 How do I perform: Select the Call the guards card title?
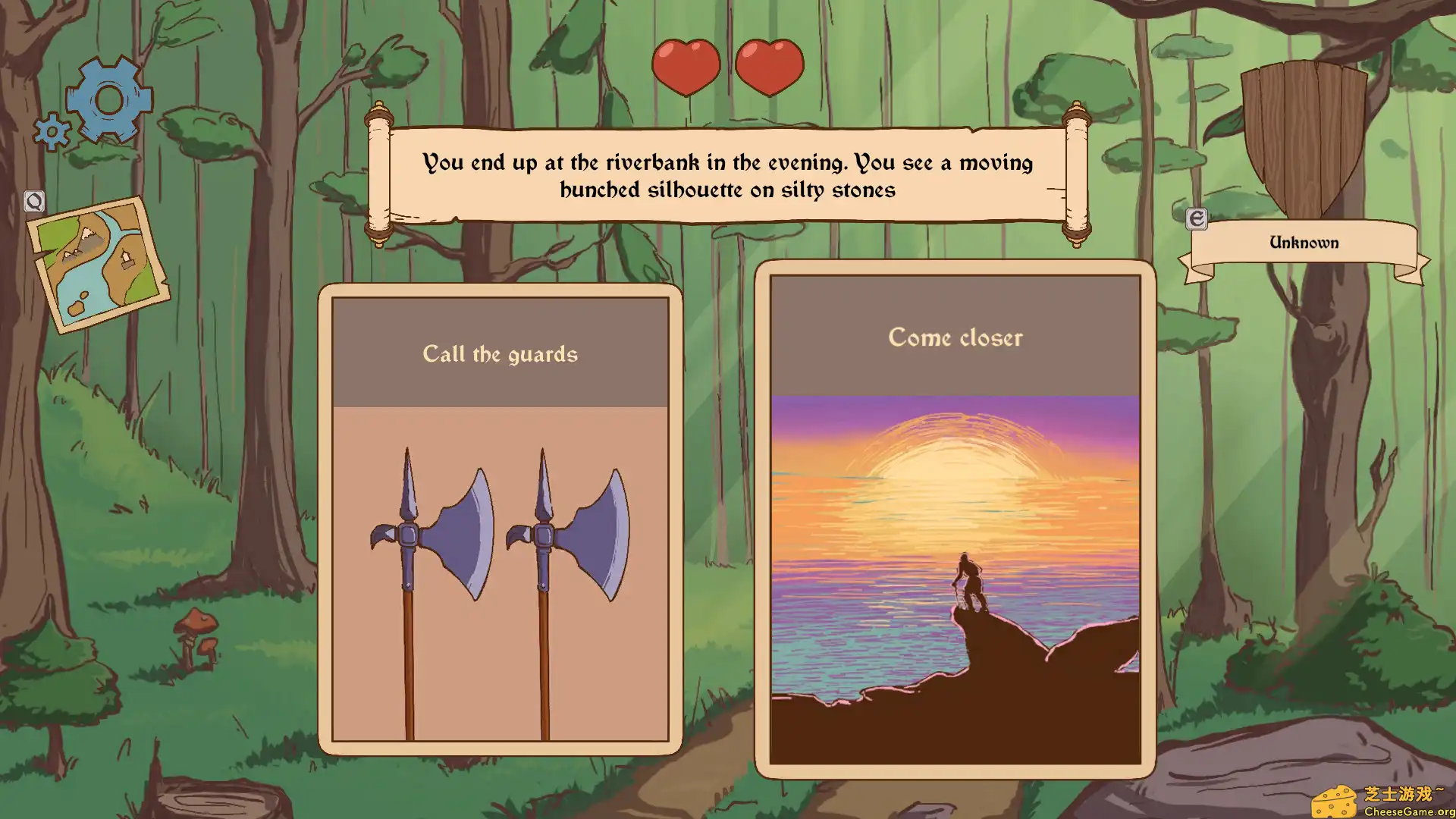pyautogui.click(x=500, y=353)
